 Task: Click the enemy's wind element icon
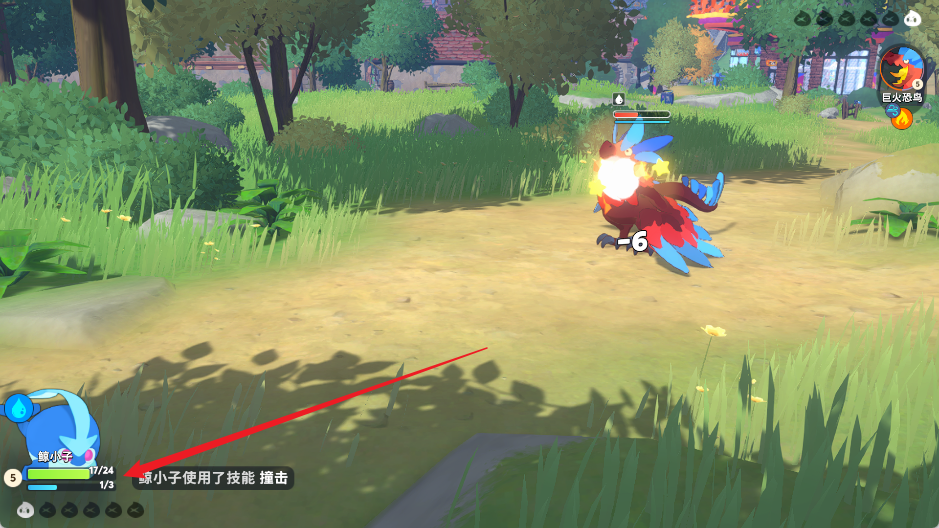click(x=892, y=111)
